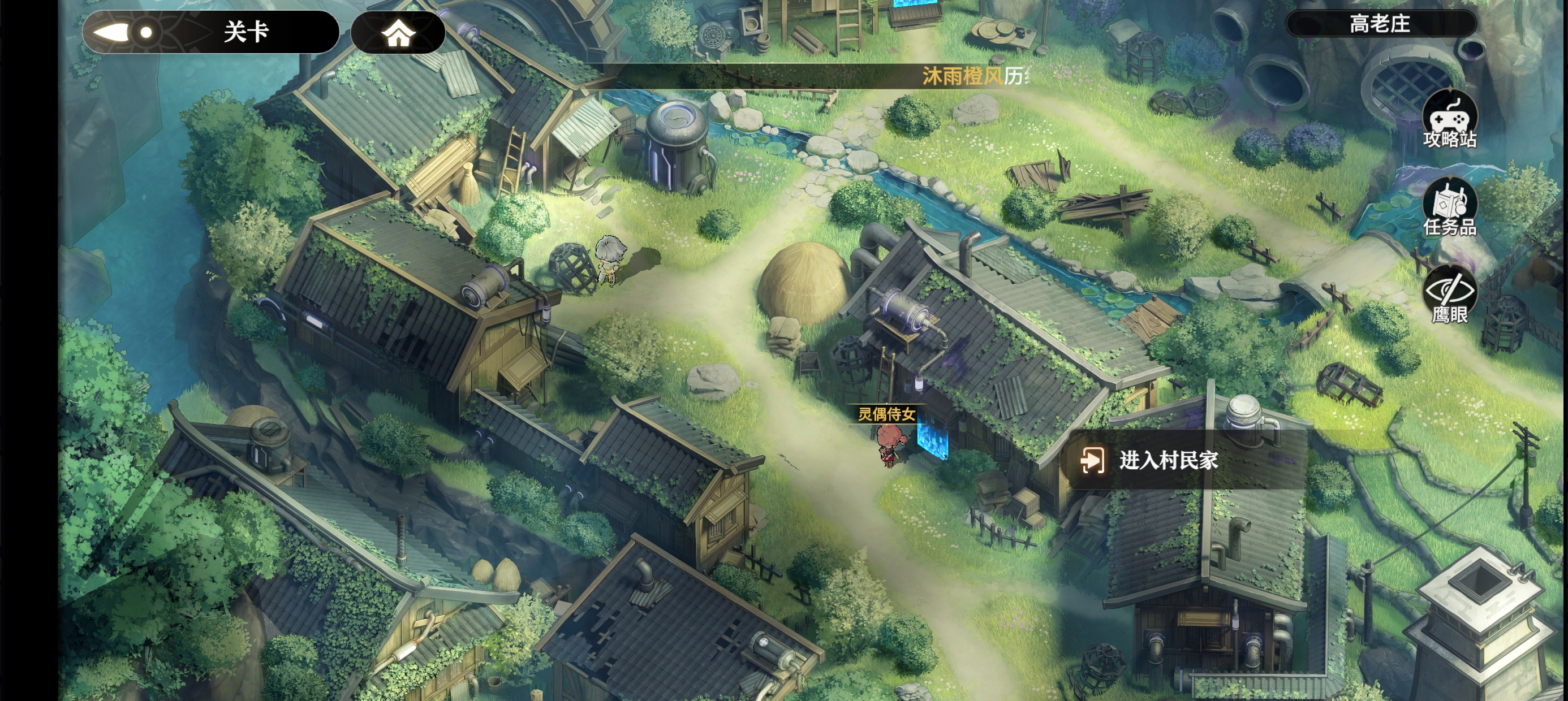Open the 任务品 quest items bag
This screenshot has width=1568, height=701.
[x=1449, y=208]
